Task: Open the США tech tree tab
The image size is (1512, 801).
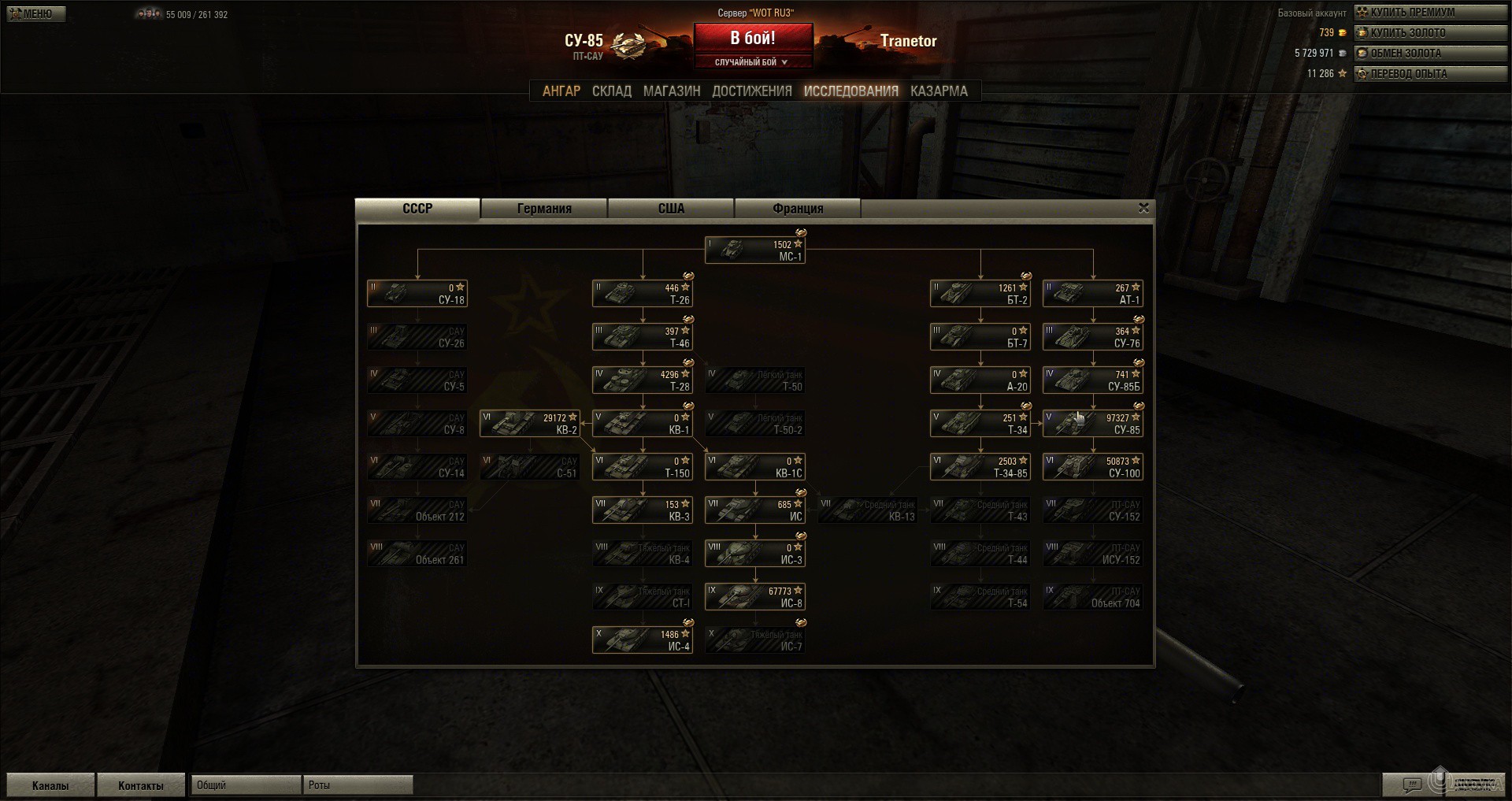Action: click(670, 208)
